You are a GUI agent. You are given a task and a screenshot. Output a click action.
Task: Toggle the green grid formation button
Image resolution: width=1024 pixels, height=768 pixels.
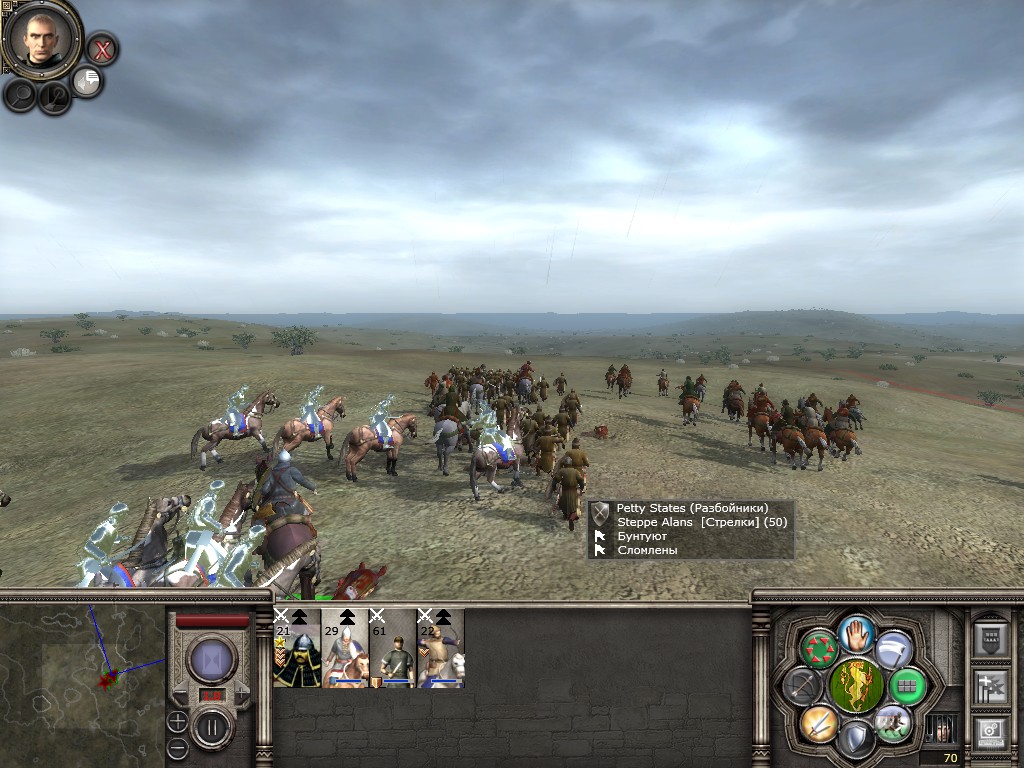(908, 686)
